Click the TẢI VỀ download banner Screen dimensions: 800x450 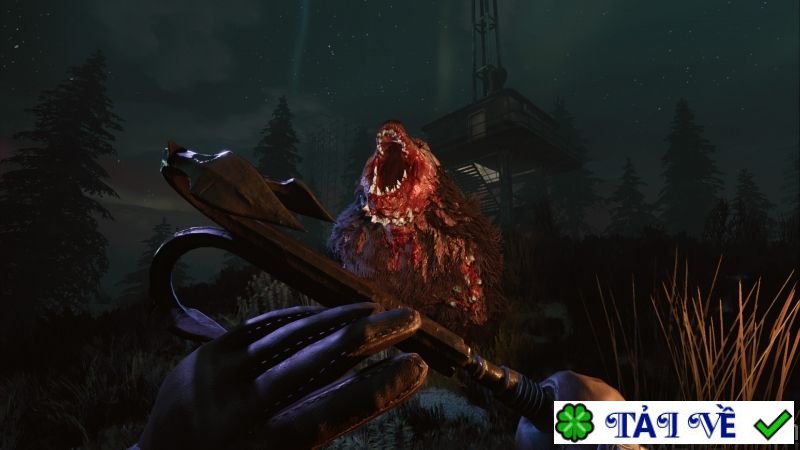click(674, 423)
